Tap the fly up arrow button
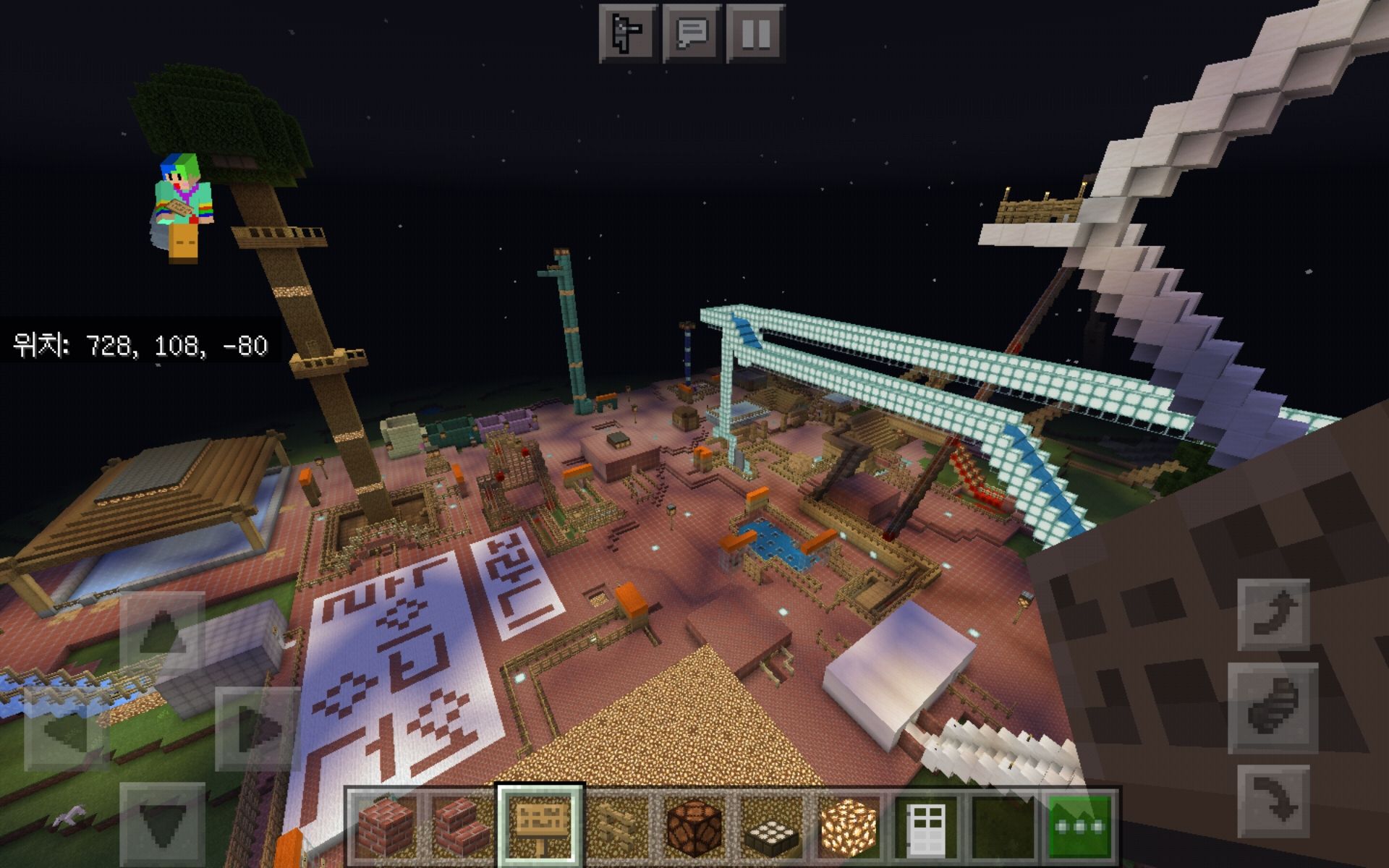 point(1273,613)
